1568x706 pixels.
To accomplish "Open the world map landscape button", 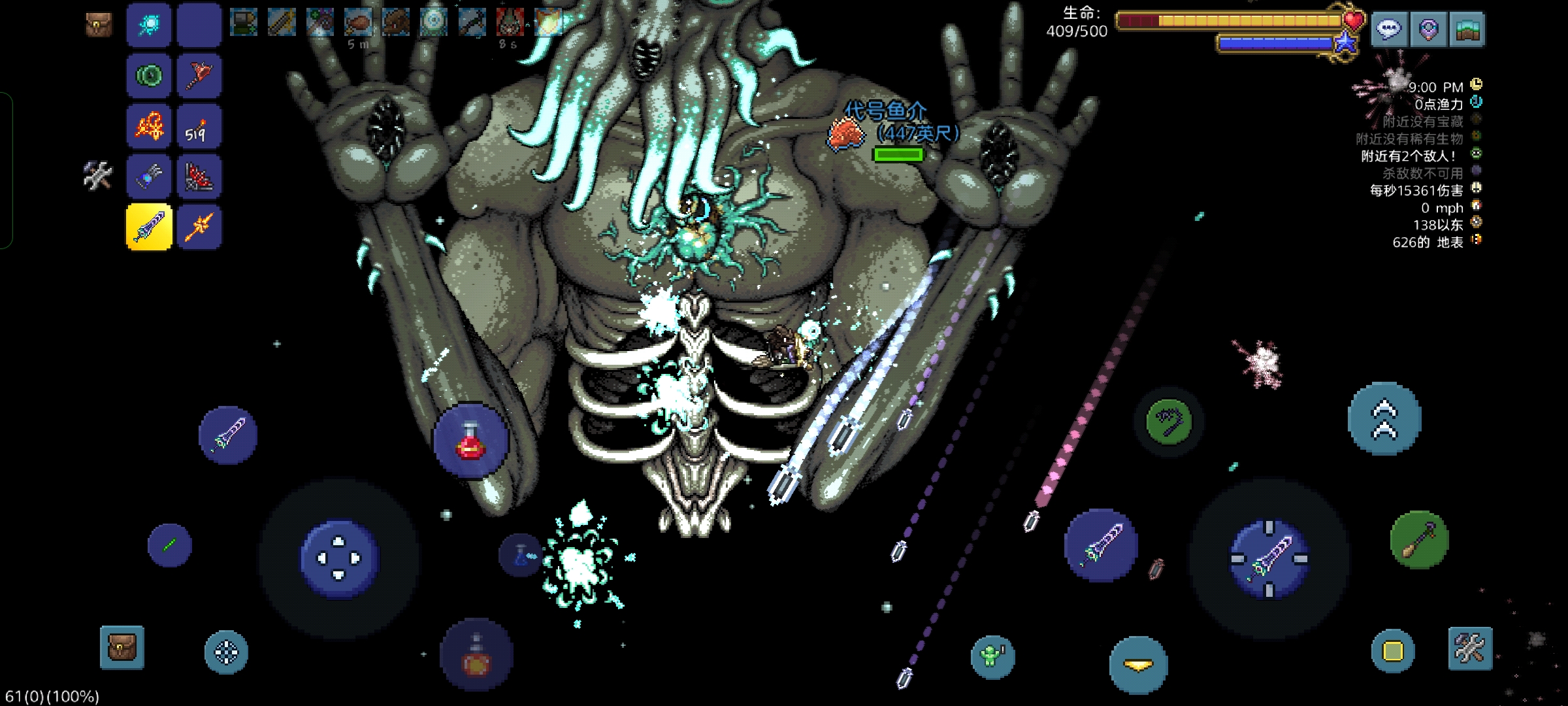I will 1467,29.
